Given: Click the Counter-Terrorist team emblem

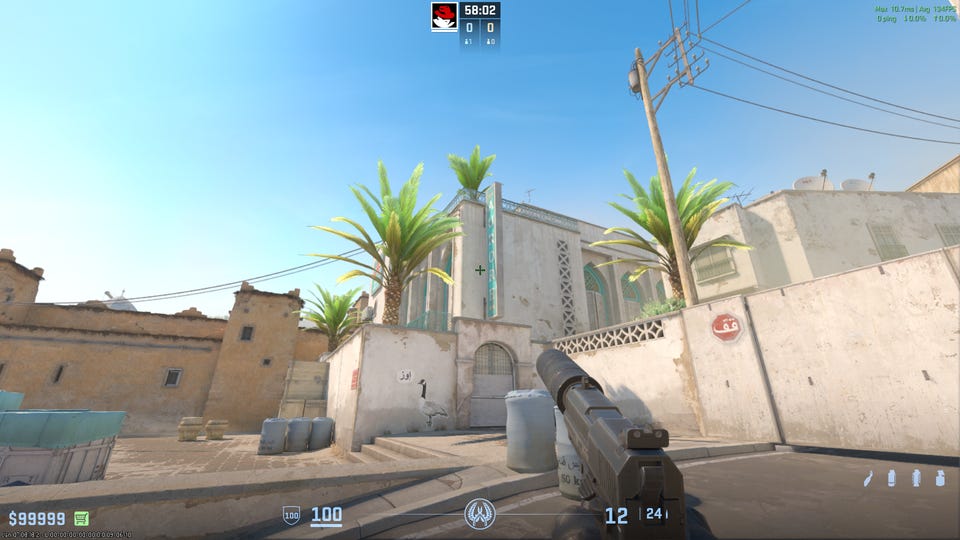Looking at the screenshot, I should click(x=480, y=514).
